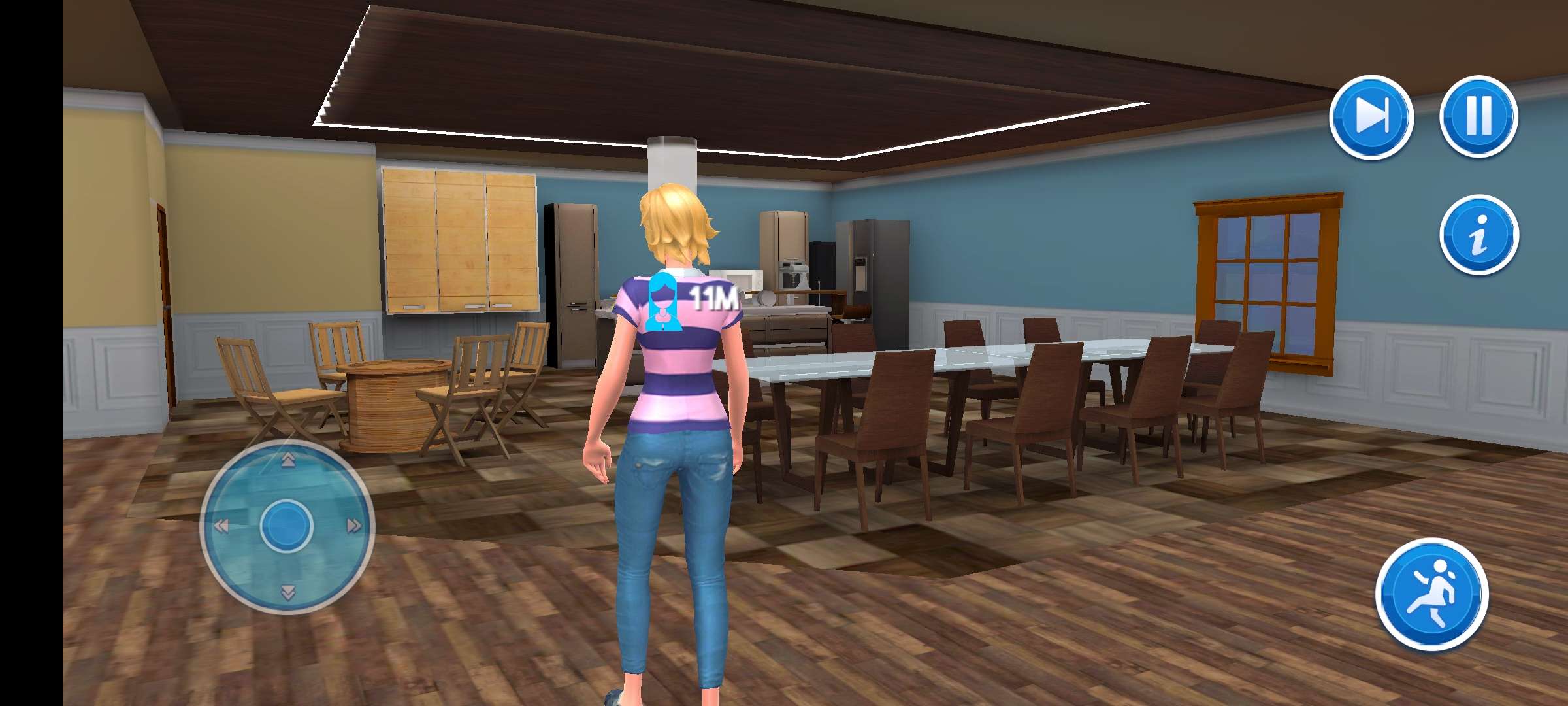Click the joystick's center knob

(x=286, y=526)
